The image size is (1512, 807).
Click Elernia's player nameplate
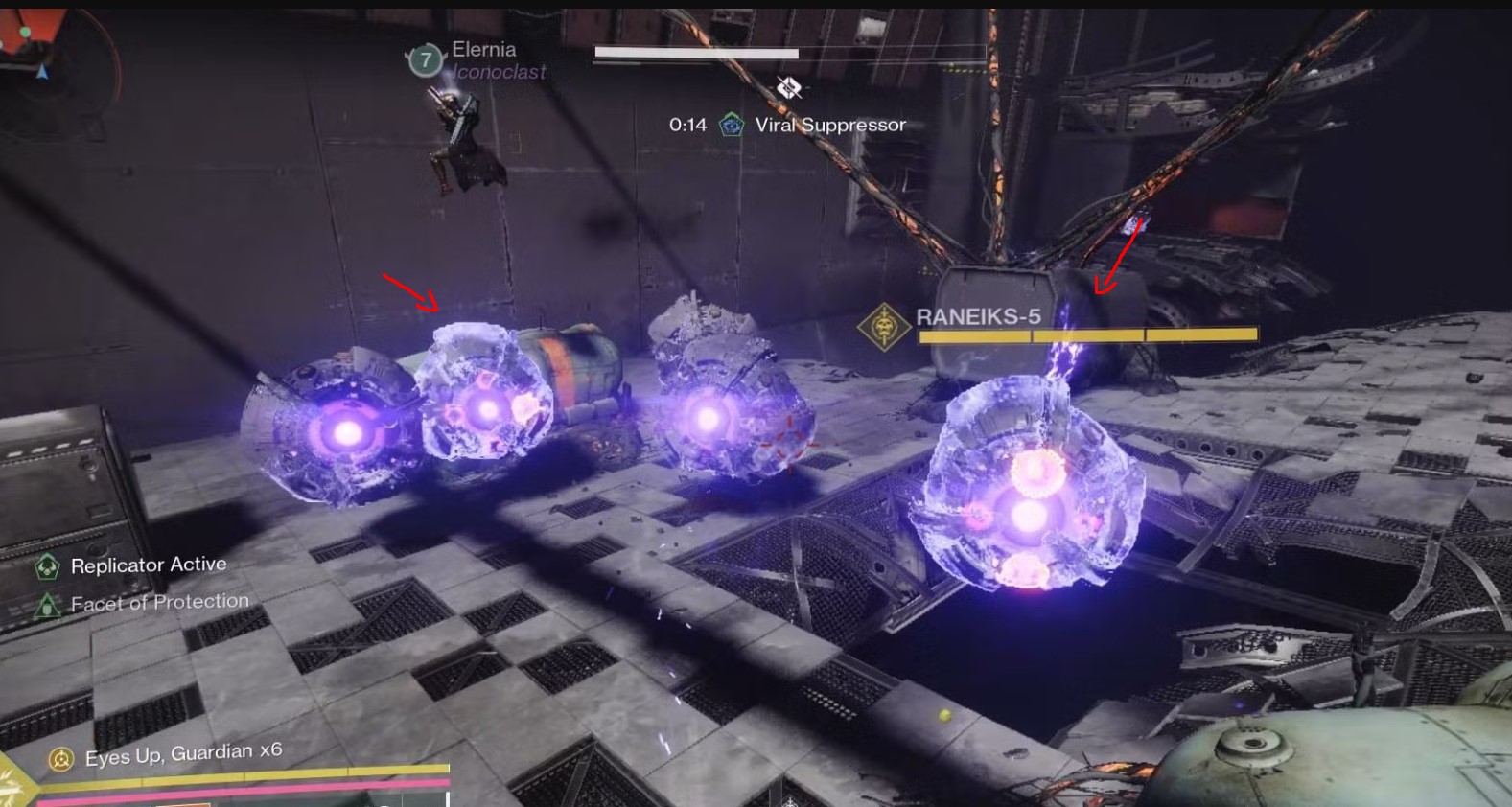coord(483,50)
